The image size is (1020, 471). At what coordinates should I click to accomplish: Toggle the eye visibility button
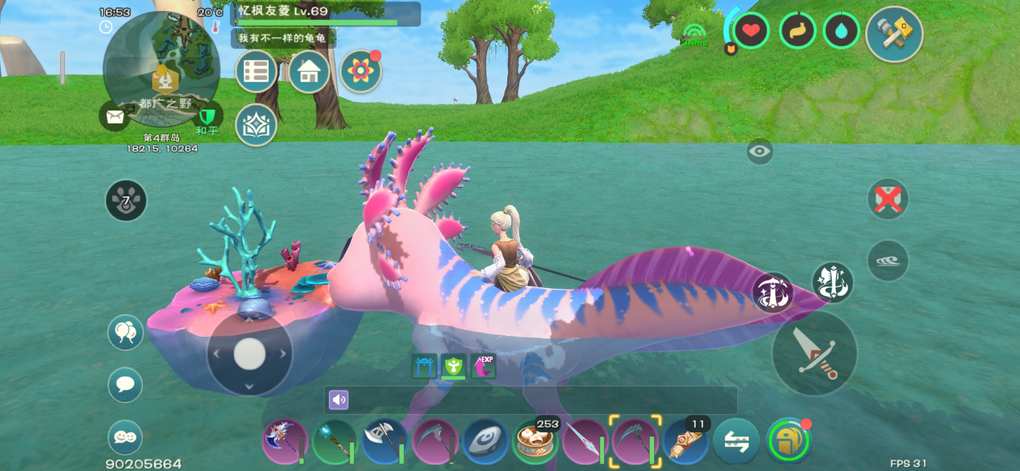(759, 152)
